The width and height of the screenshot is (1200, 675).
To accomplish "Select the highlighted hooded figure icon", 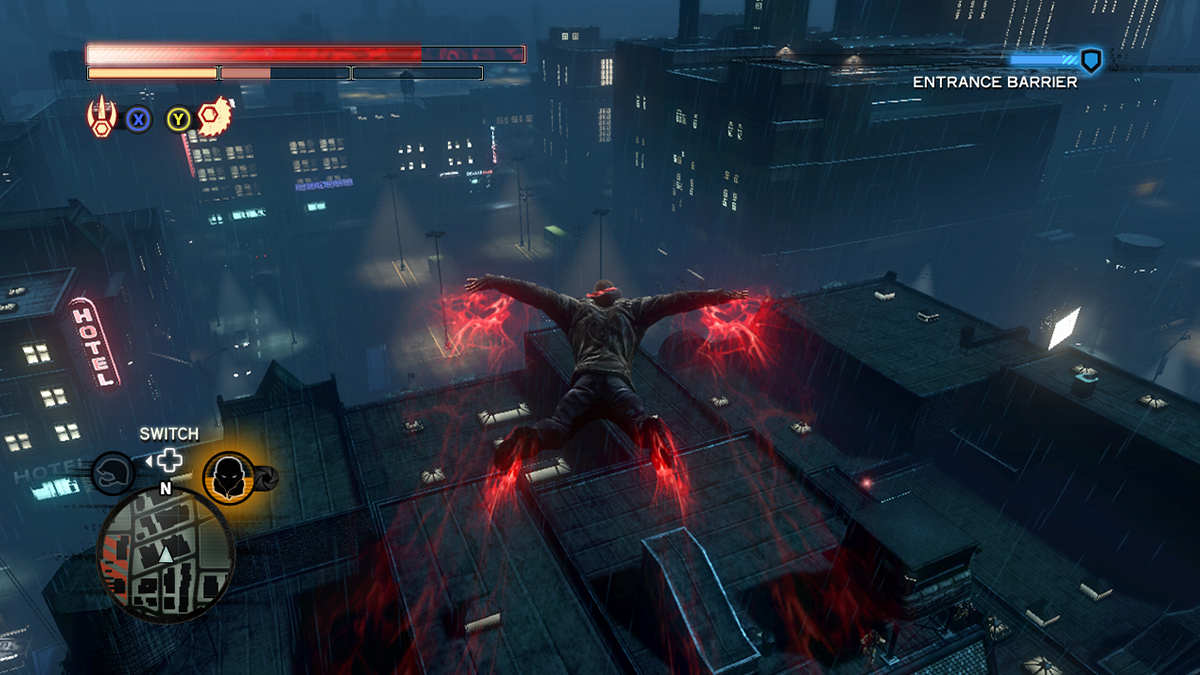I will point(228,477).
